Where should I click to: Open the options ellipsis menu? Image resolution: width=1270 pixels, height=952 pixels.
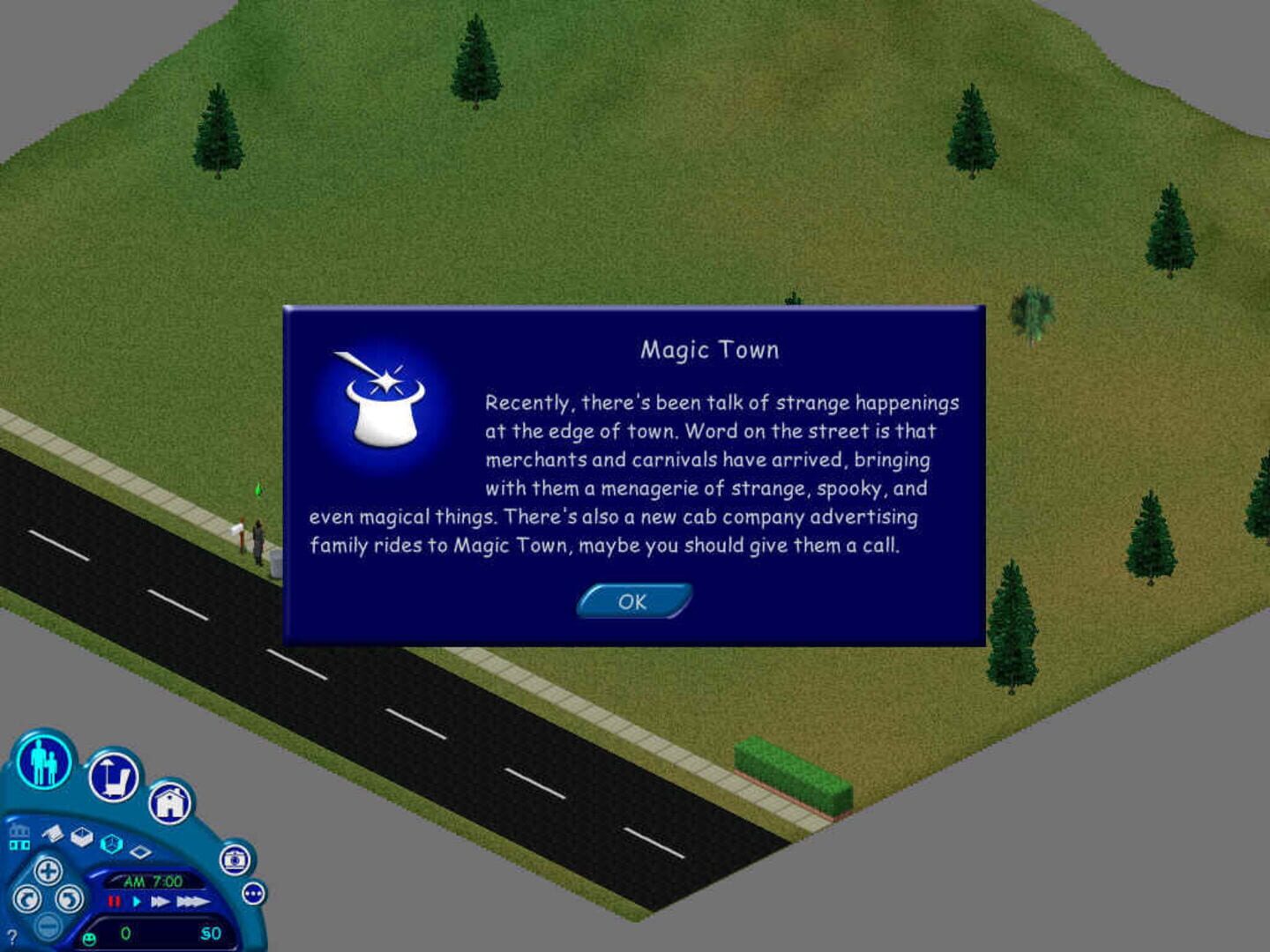pos(254,894)
